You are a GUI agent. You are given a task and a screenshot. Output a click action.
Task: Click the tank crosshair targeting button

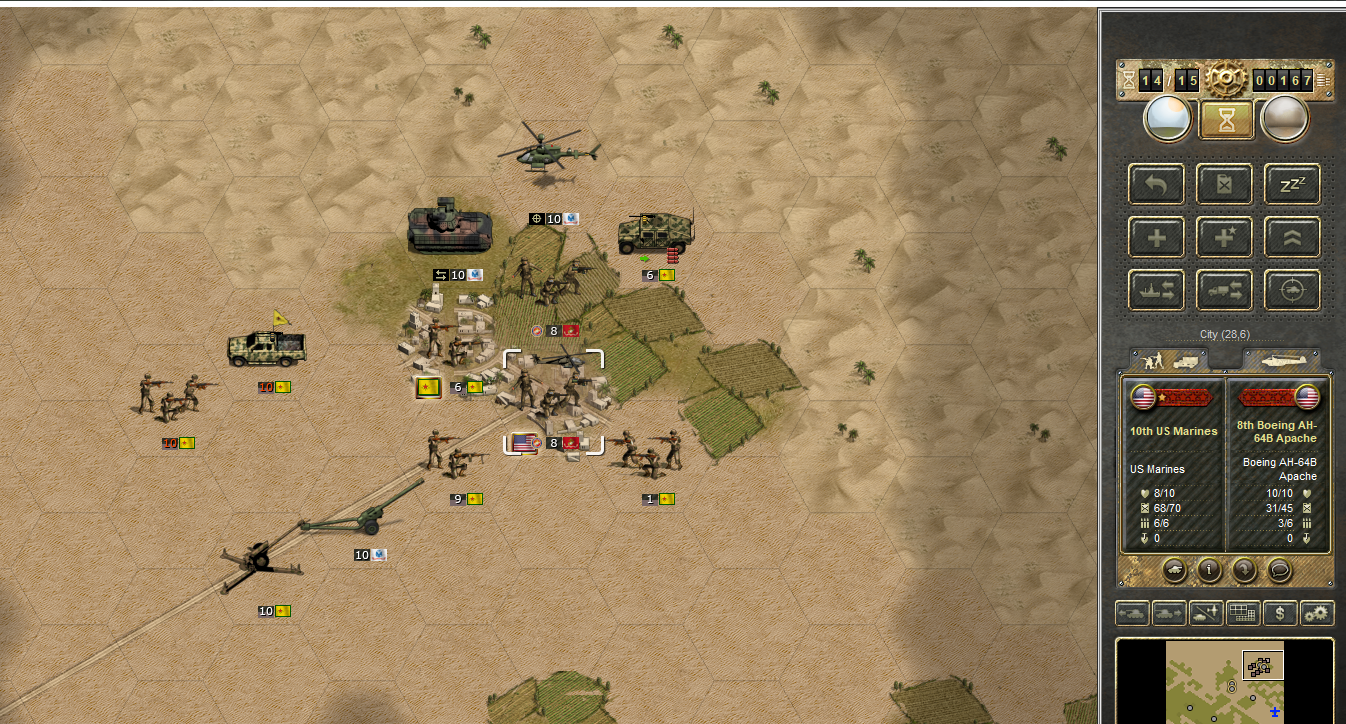coord(1292,290)
